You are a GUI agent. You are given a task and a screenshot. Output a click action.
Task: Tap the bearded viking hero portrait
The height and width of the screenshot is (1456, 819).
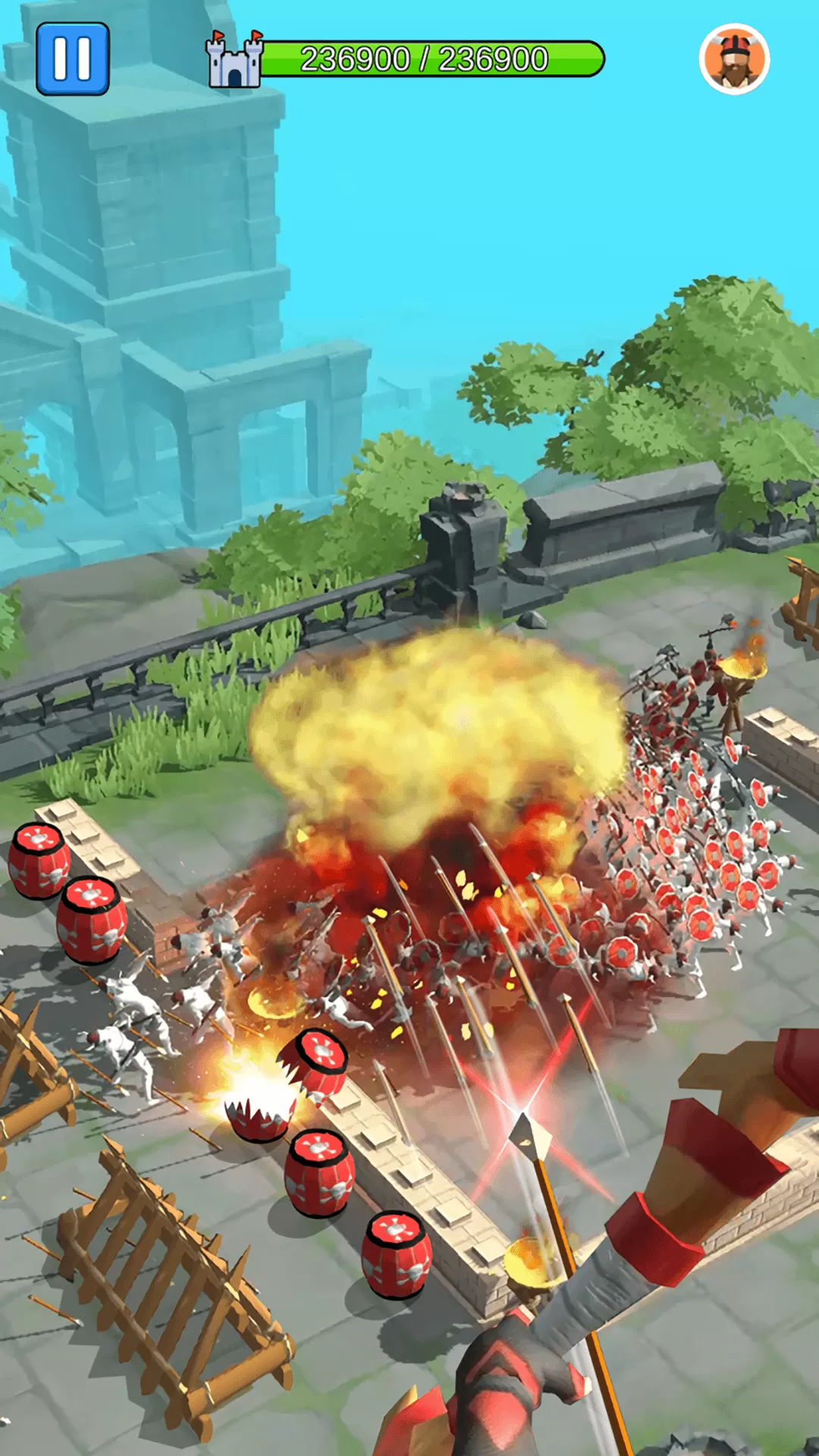coord(734,59)
